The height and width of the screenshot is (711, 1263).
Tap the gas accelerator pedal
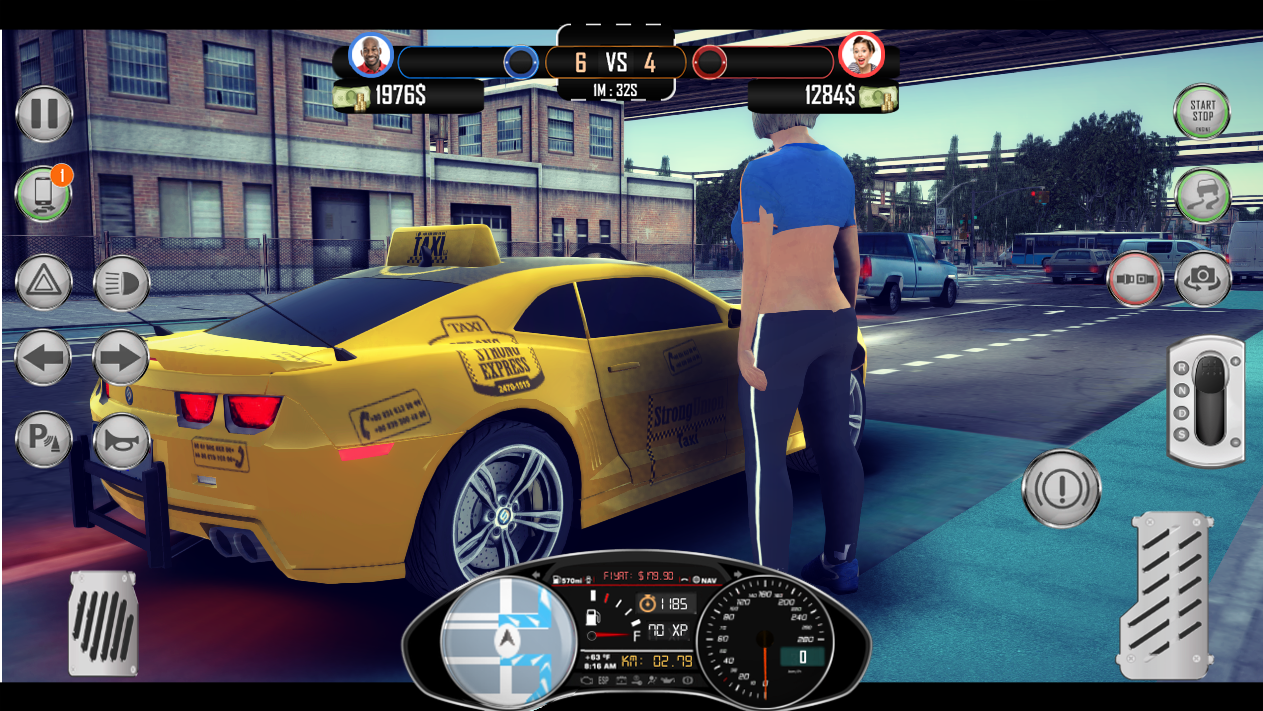click(1165, 595)
